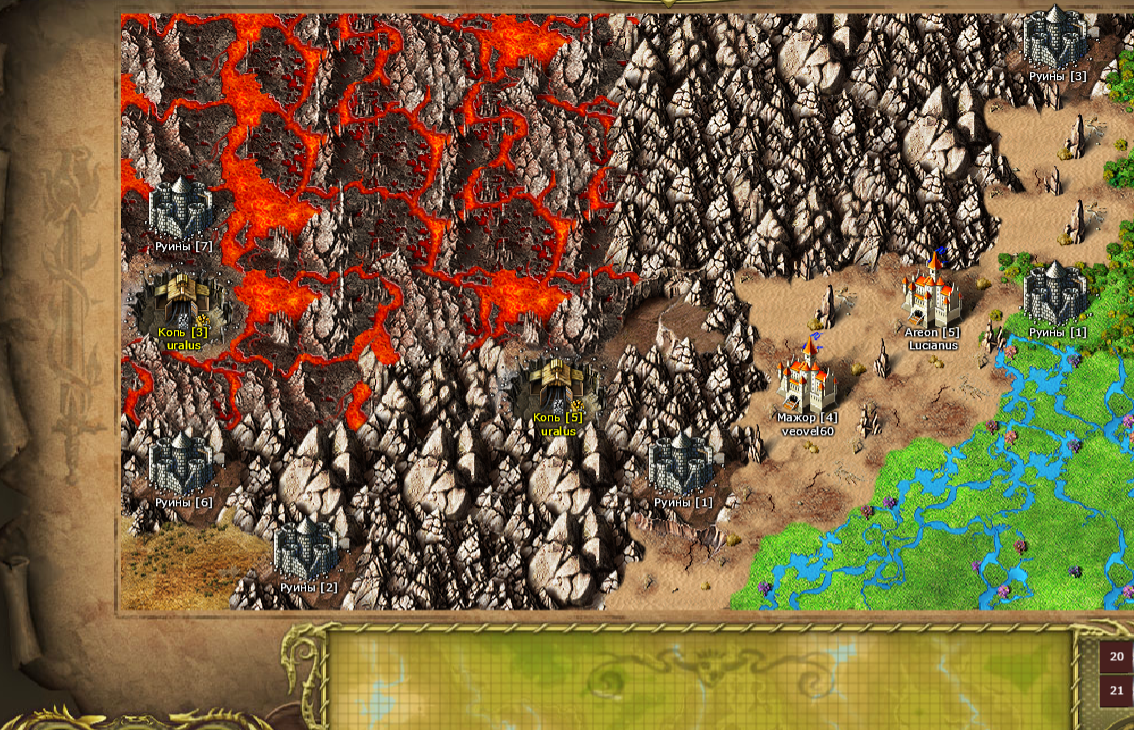Select the Руины [3] ruins
The image size is (1134, 730).
tap(1056, 38)
